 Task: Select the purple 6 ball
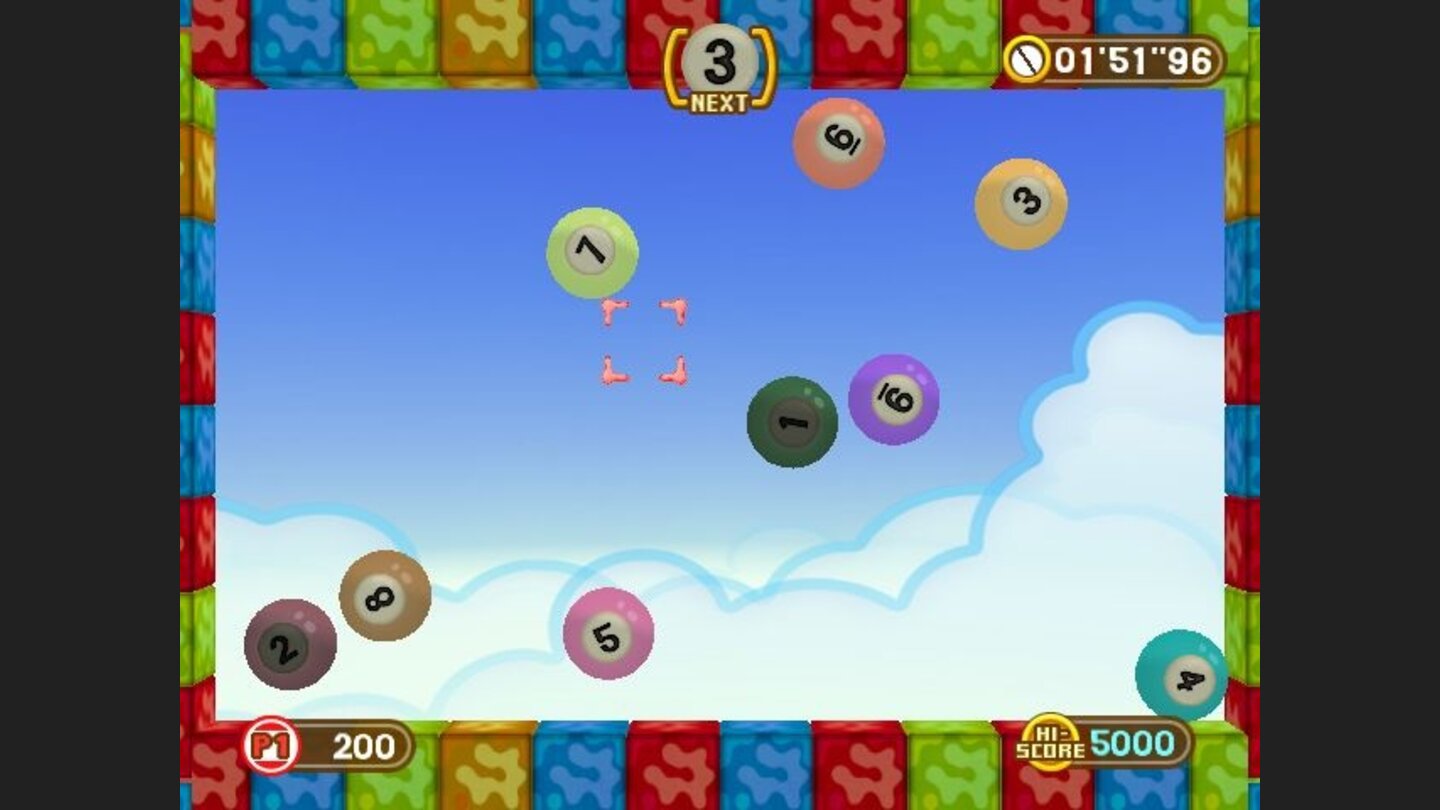point(893,399)
